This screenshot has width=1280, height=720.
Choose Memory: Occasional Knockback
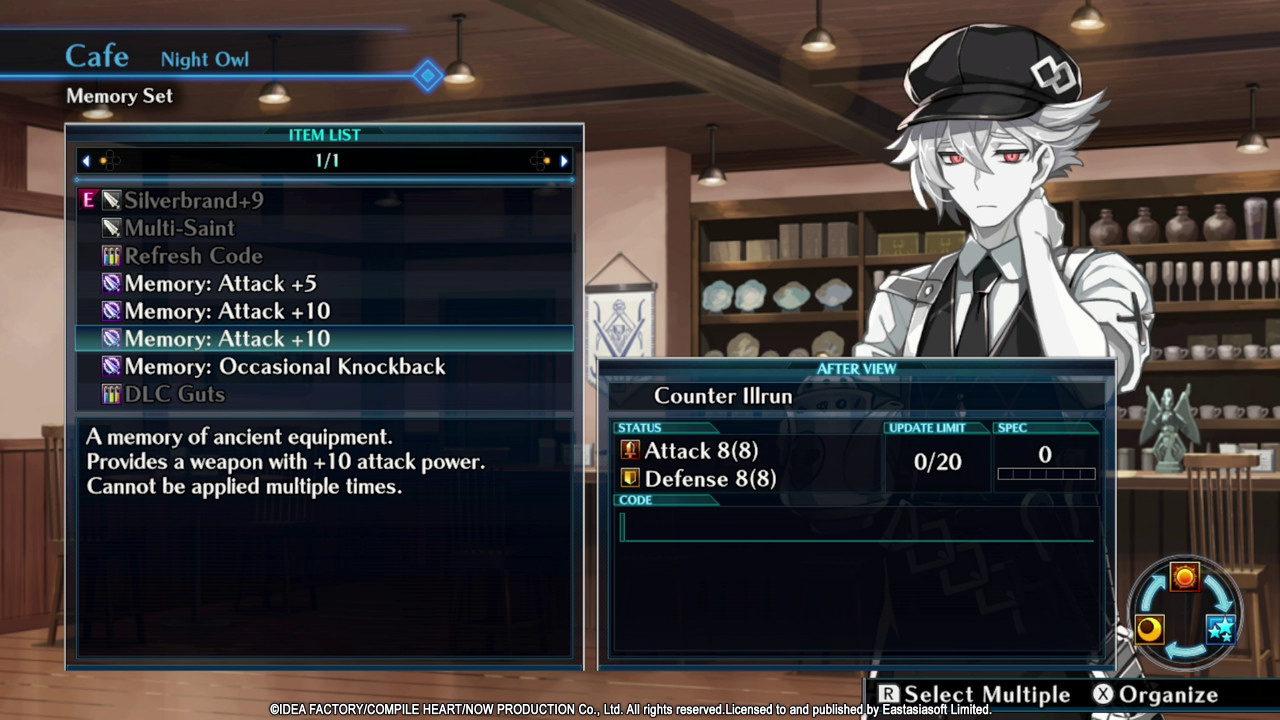[x=284, y=367]
